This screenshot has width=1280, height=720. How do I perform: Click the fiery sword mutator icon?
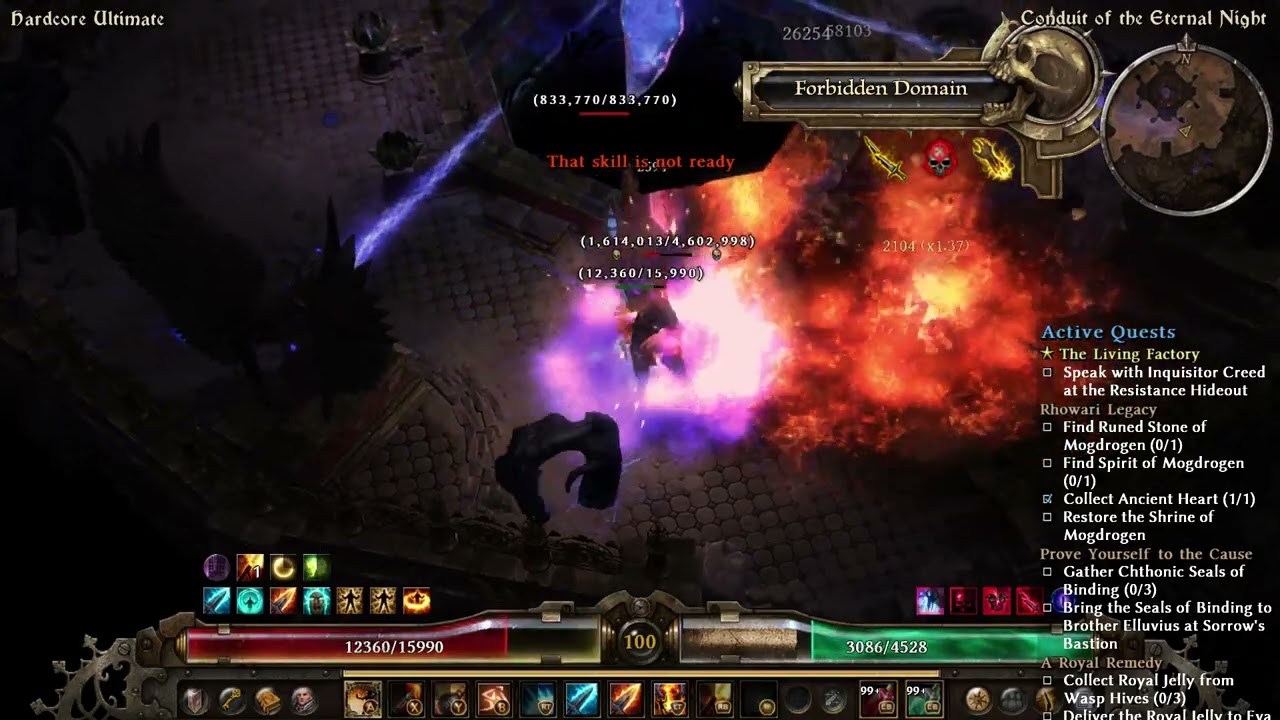[x=885, y=159]
